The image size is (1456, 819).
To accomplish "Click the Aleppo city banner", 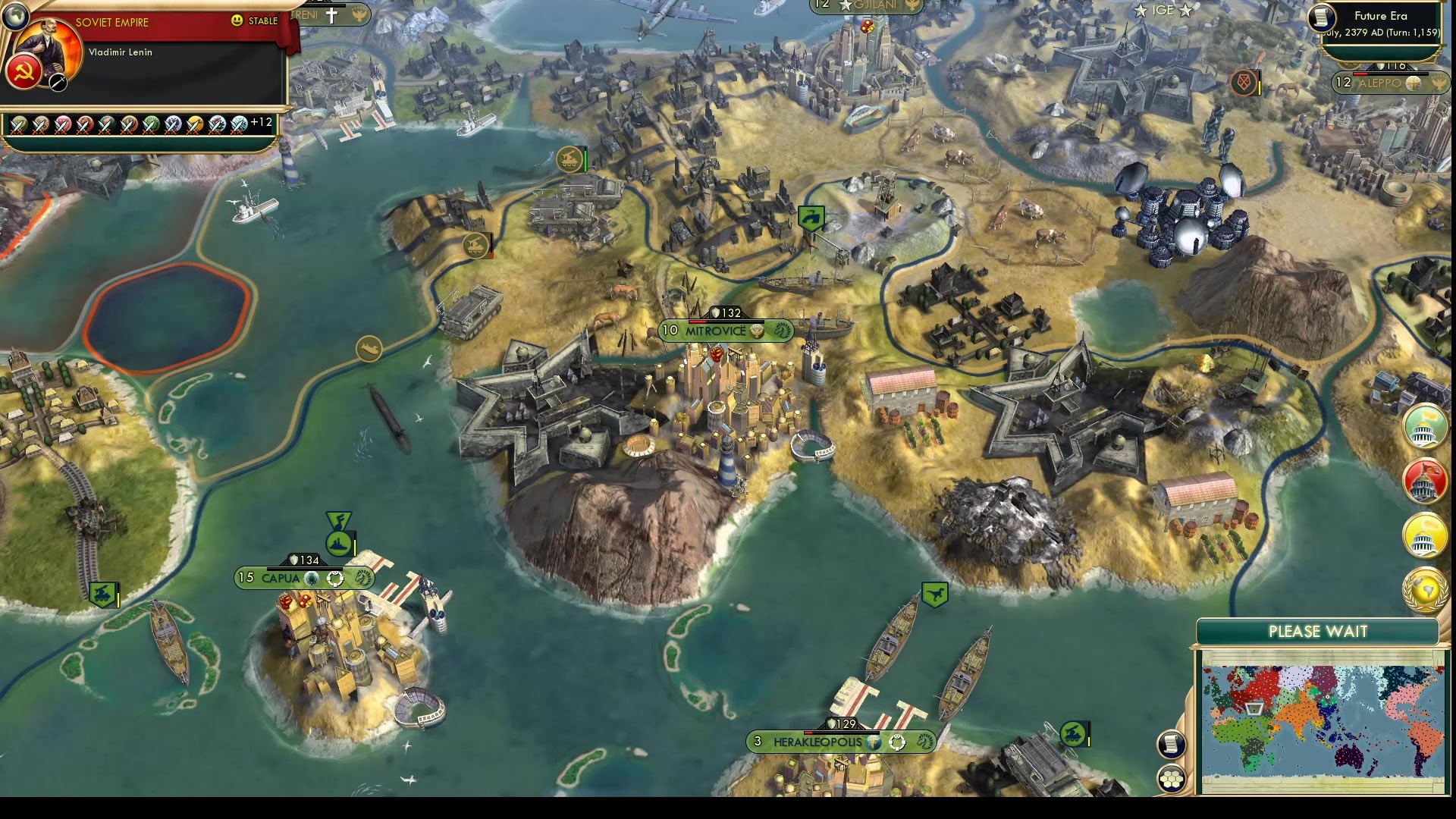I will coord(1382,83).
